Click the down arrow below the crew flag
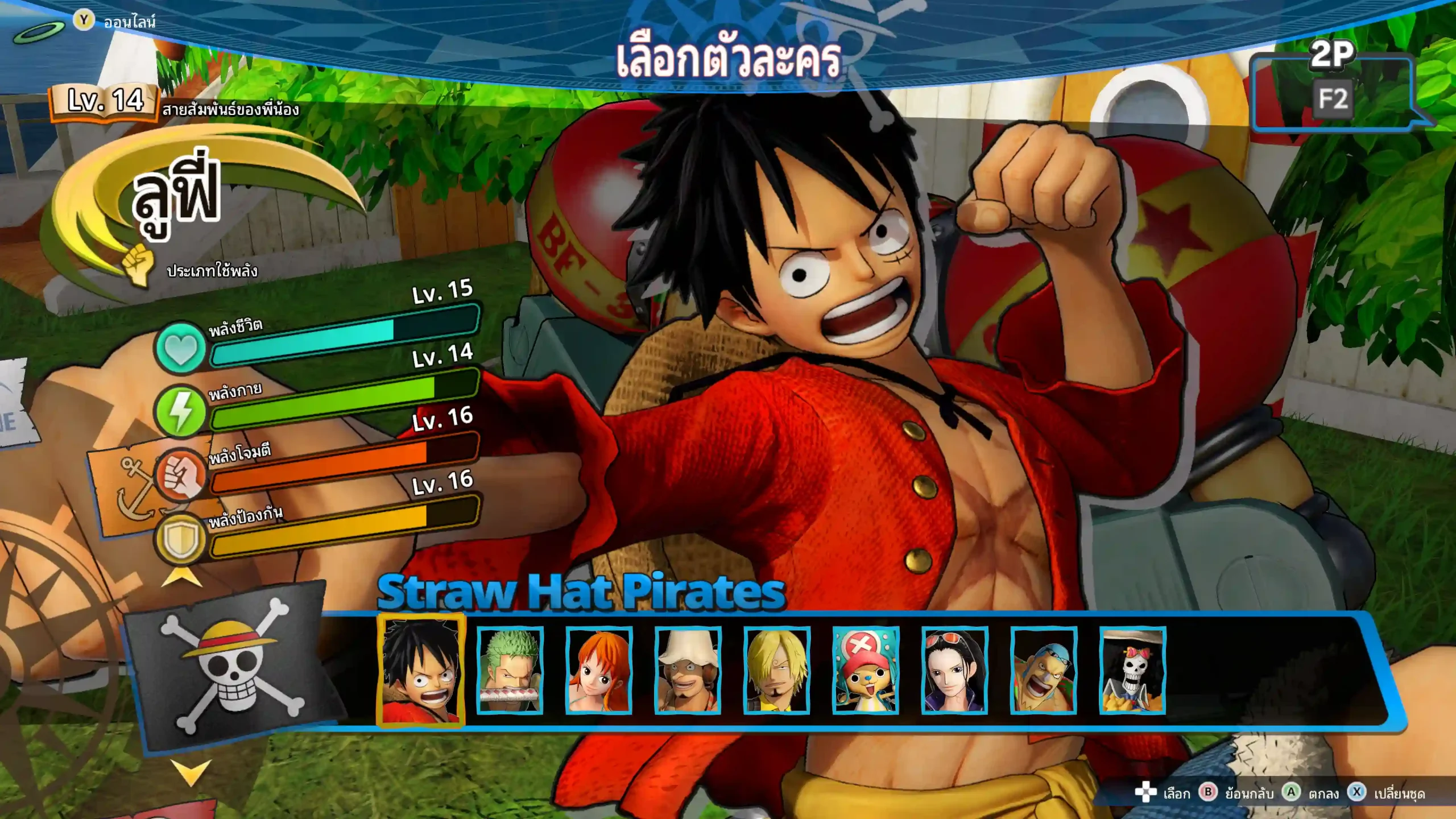Screen dimensions: 1456x819 (191, 772)
